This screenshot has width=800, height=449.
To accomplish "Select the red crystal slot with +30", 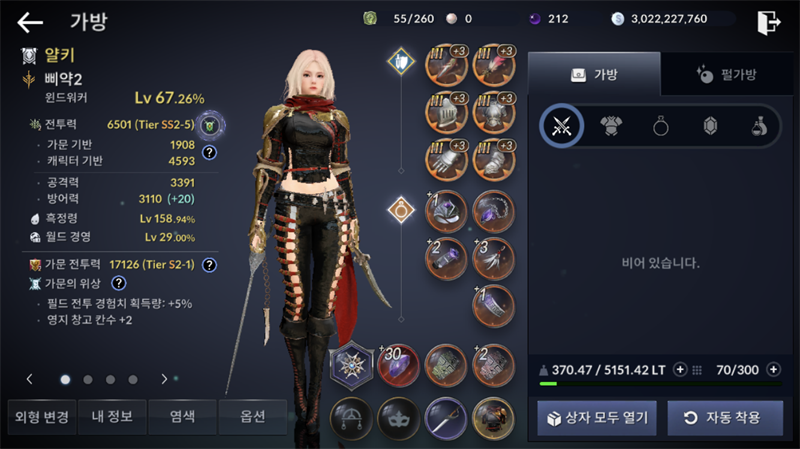I will click(x=396, y=364).
